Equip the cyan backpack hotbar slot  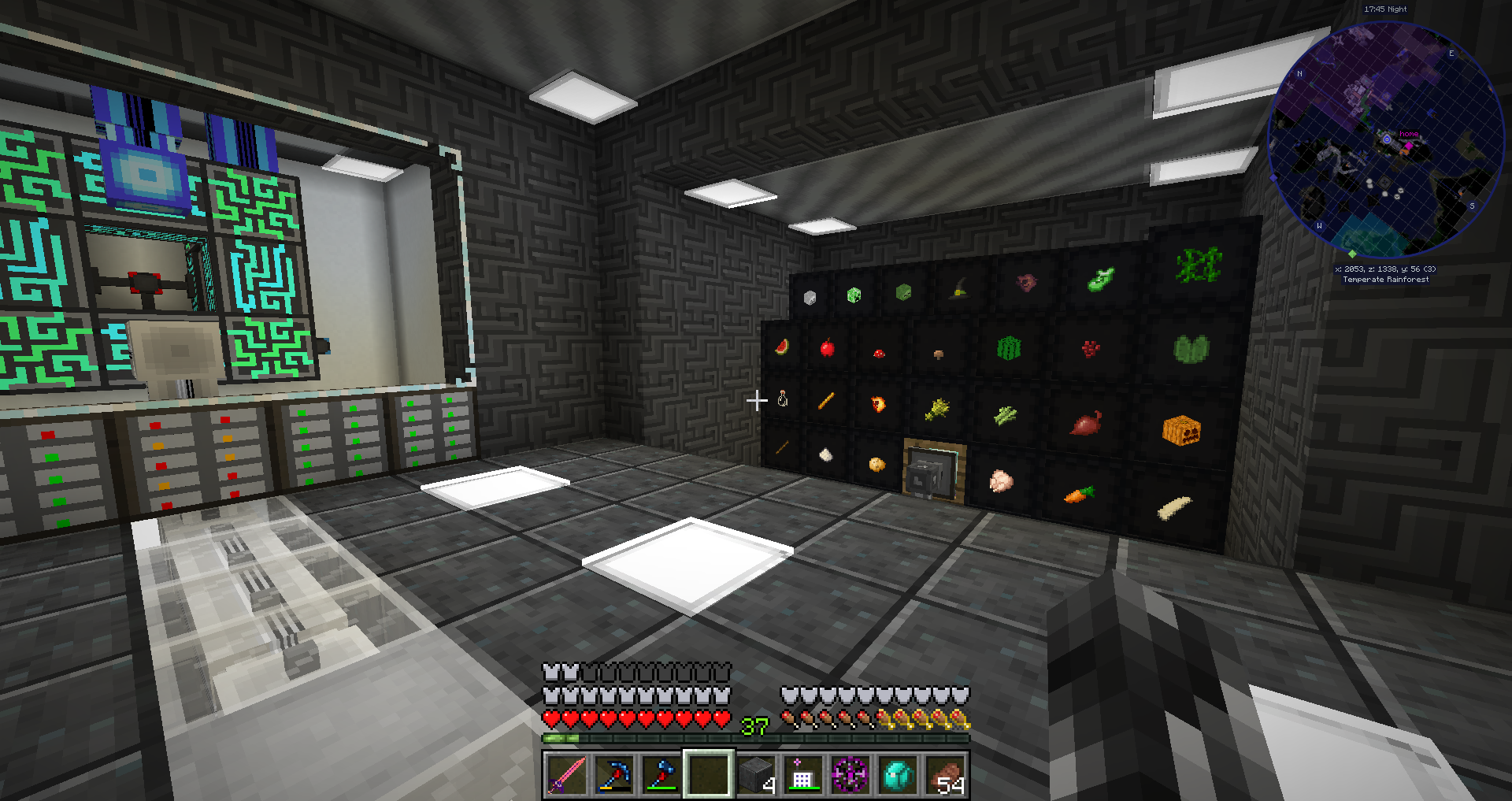click(897, 774)
